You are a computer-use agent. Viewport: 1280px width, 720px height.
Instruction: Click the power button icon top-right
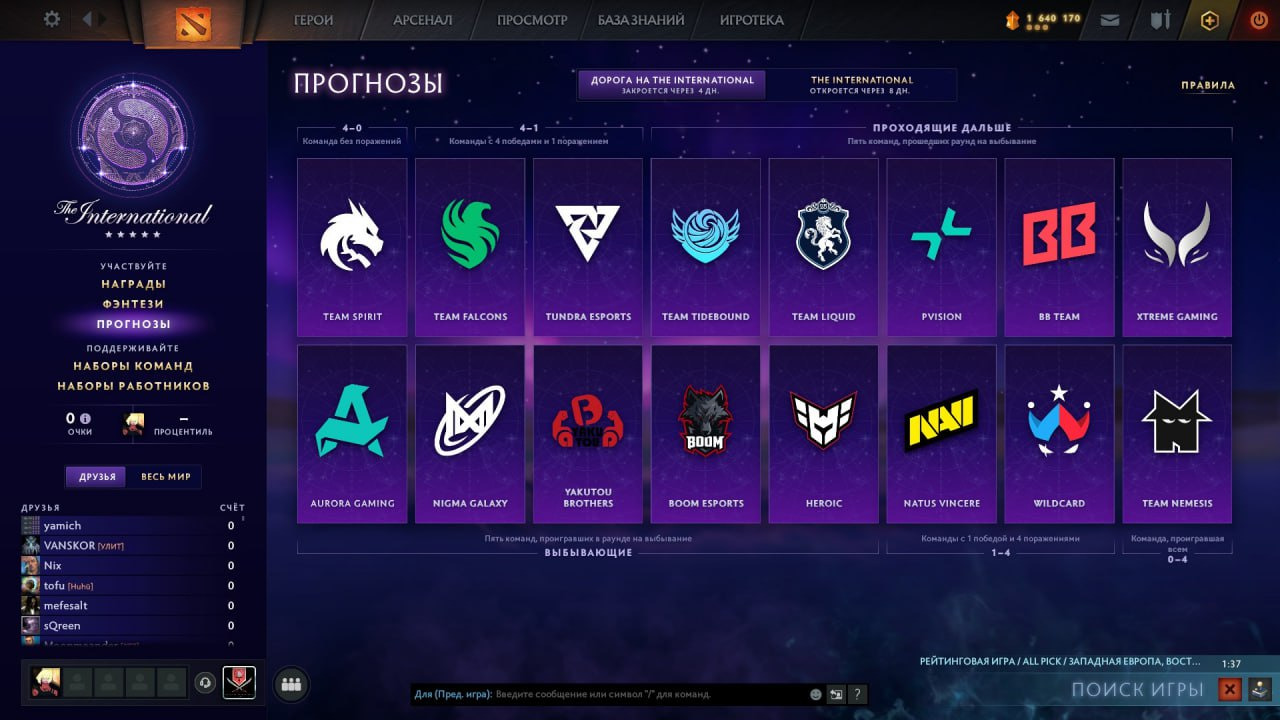(1258, 18)
